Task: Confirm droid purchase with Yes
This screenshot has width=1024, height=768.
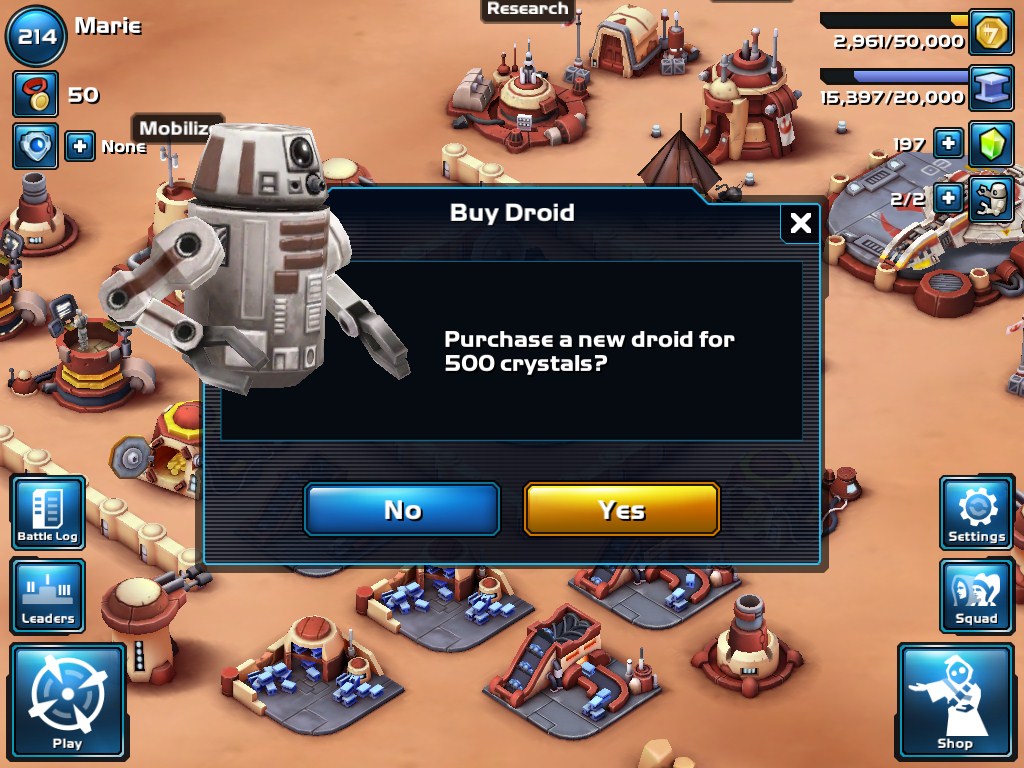Action: tap(621, 510)
